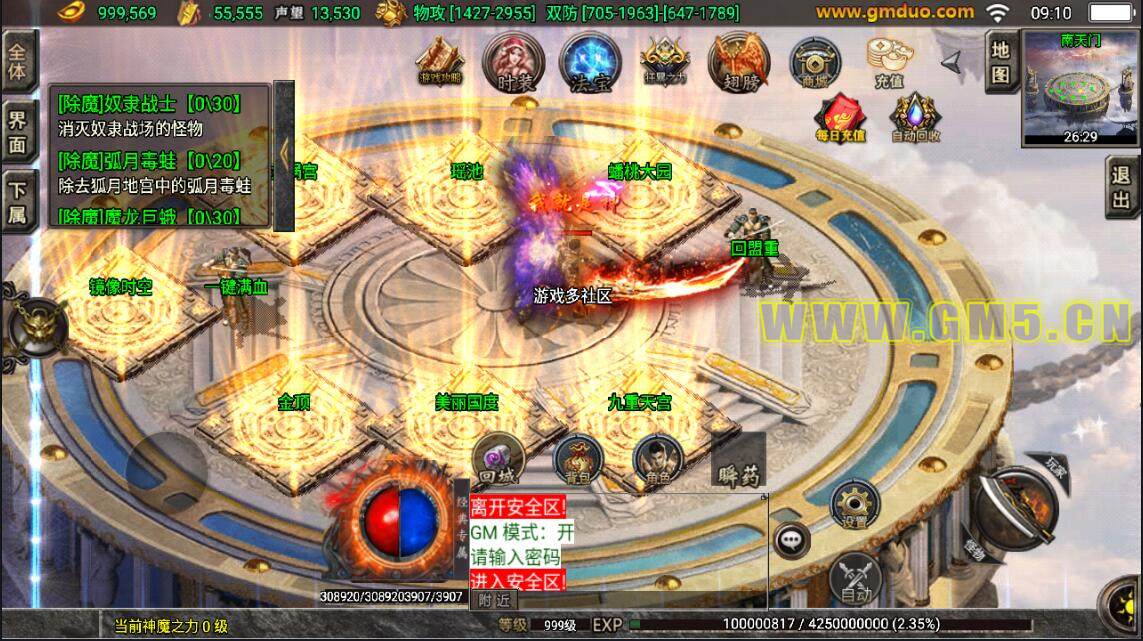Screen dimensions: 1143x641
Task: Open the 每日充值 daily recharge envelope
Action: (x=839, y=118)
